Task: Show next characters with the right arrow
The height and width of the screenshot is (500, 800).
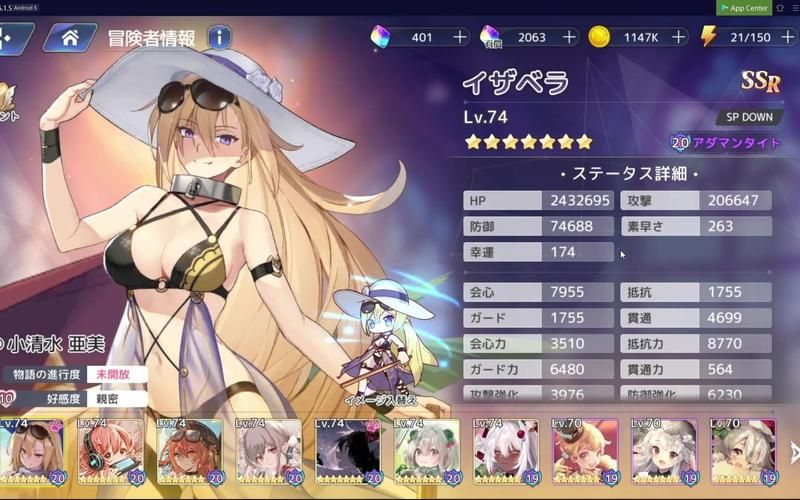Action: click(x=793, y=451)
